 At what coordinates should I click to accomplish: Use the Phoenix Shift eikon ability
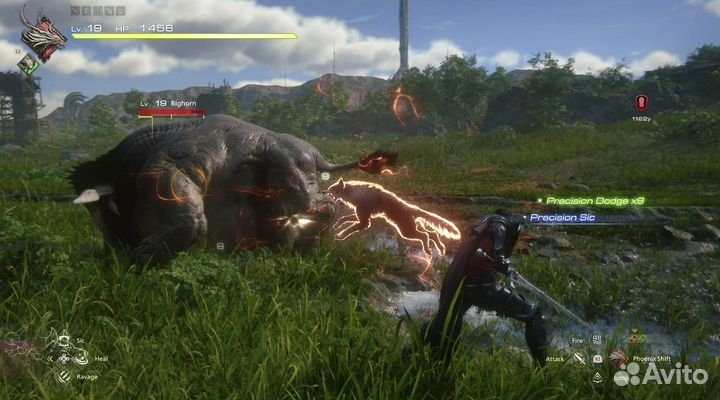coord(619,355)
